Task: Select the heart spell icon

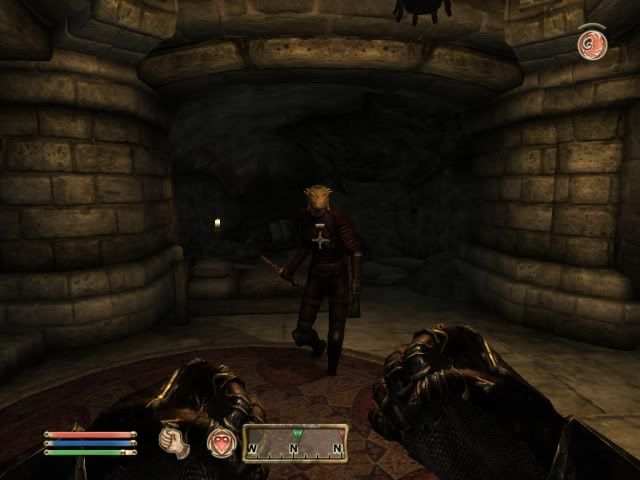Action: (x=220, y=442)
